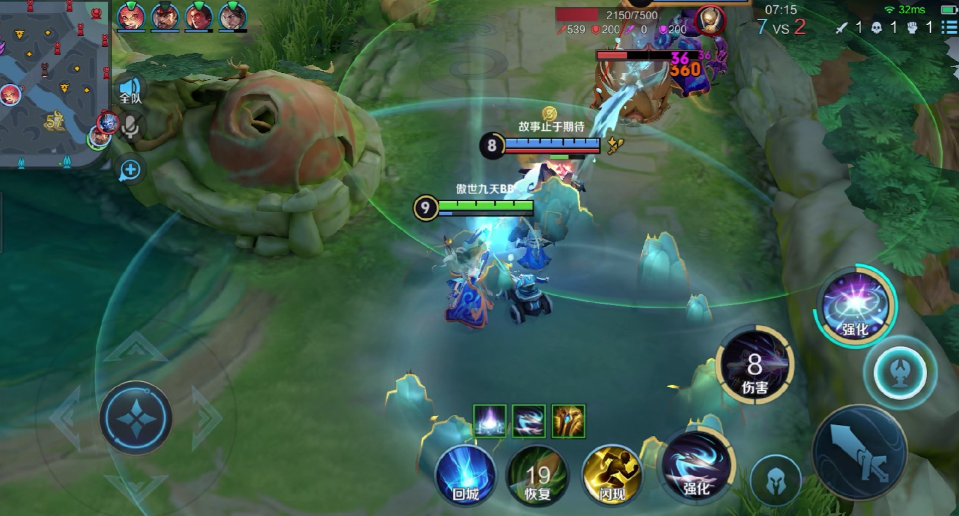The height and width of the screenshot is (516, 959).
Task: Toggle the 全队 team voice speaker
Action: pos(130,92)
